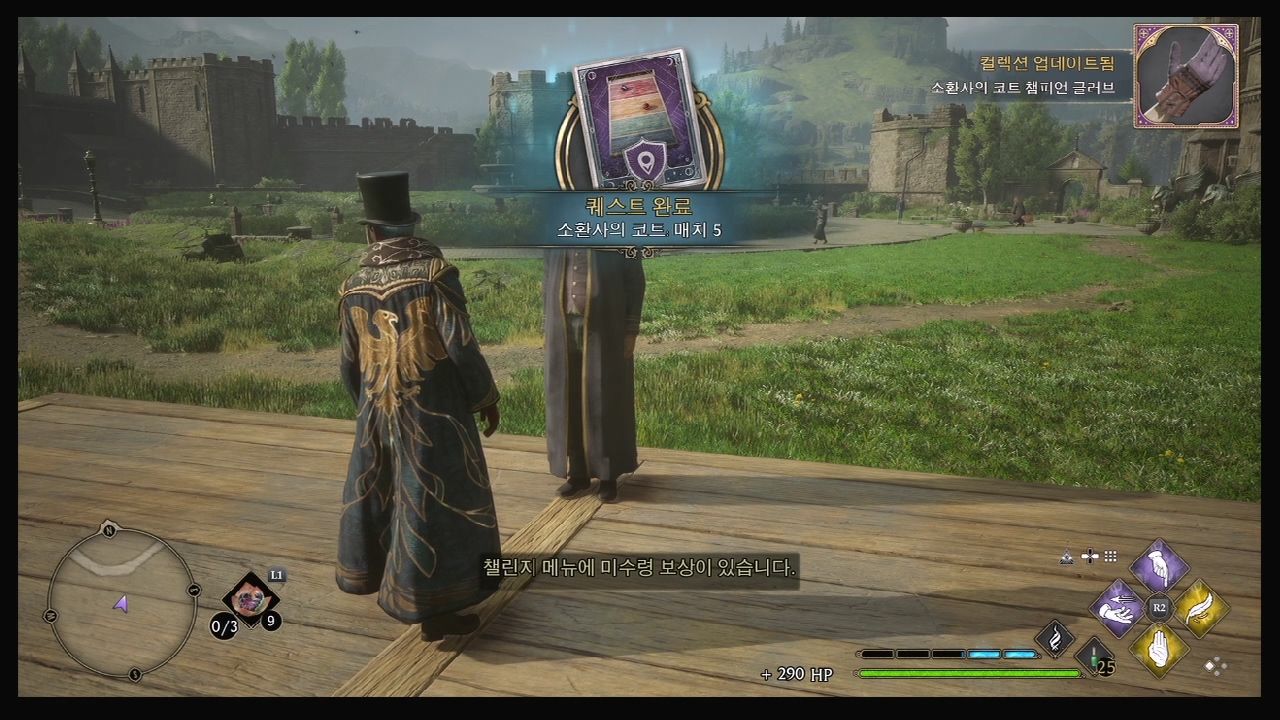This screenshot has height=720, width=1280.
Task: Activate the yellow feather Levioso spell
Action: [1200, 607]
